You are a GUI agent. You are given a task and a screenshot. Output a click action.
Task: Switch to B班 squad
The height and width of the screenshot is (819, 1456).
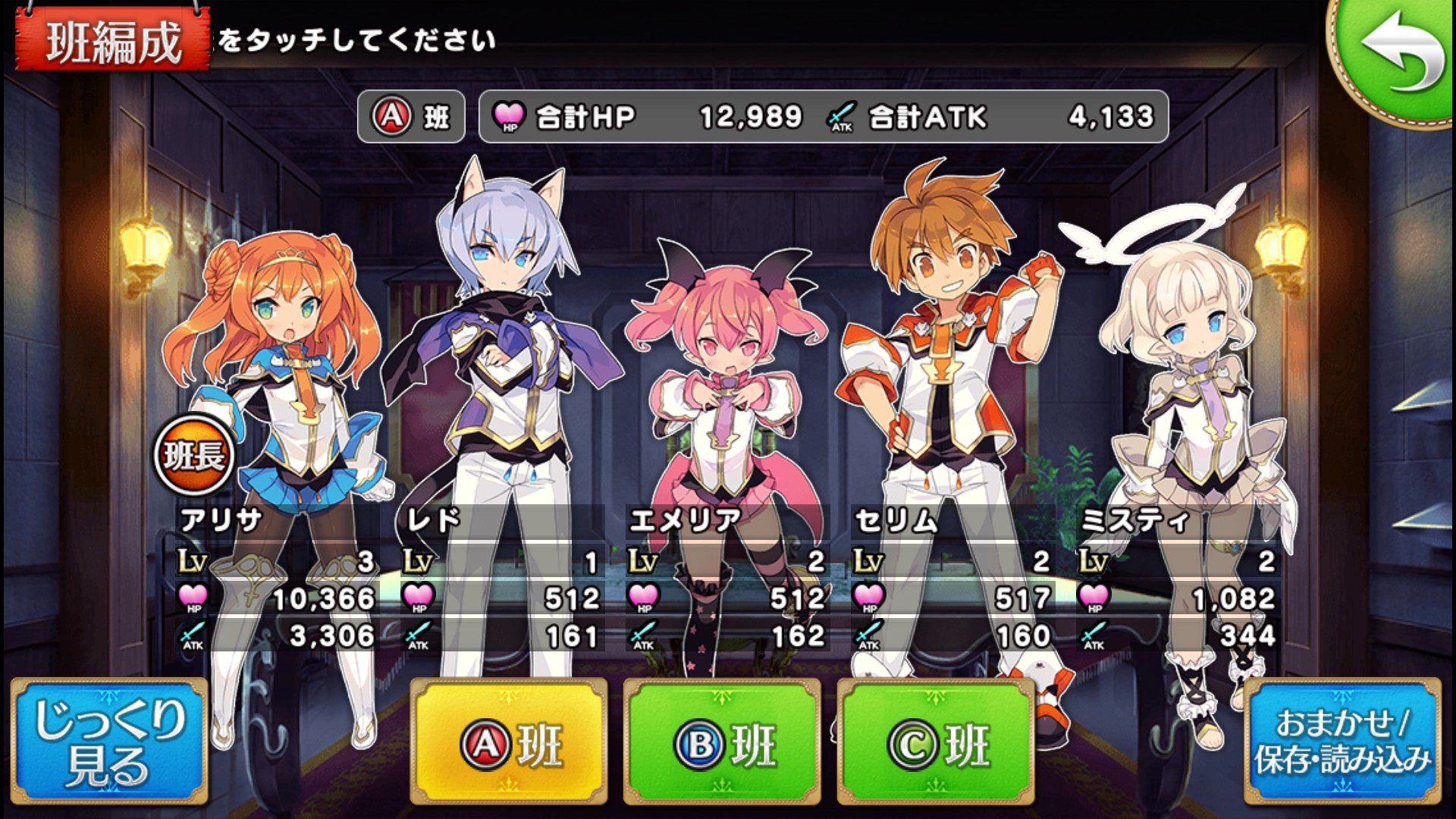(x=723, y=742)
